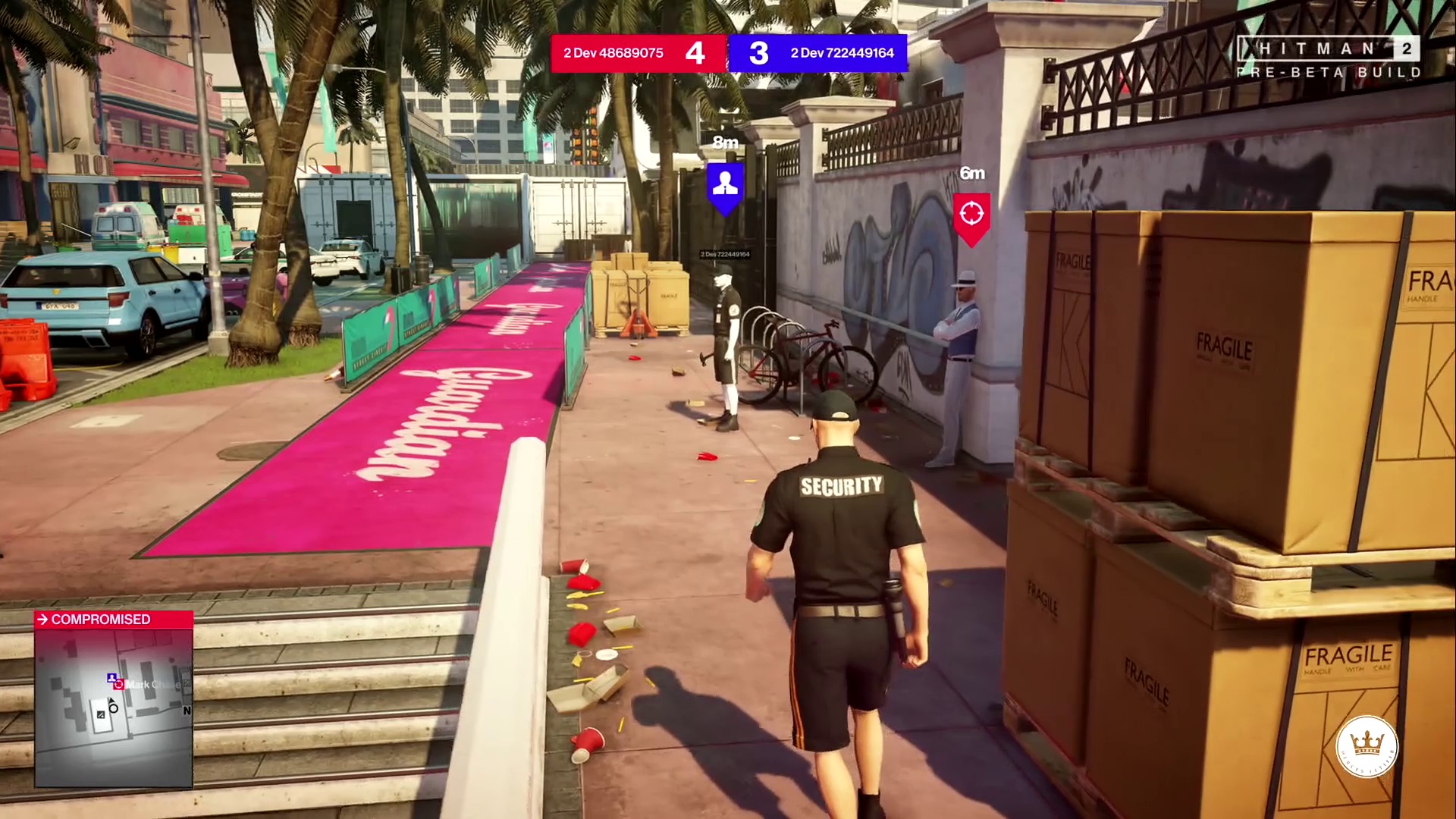
Task: Toggle the 6m distance indicator display
Action: click(971, 174)
